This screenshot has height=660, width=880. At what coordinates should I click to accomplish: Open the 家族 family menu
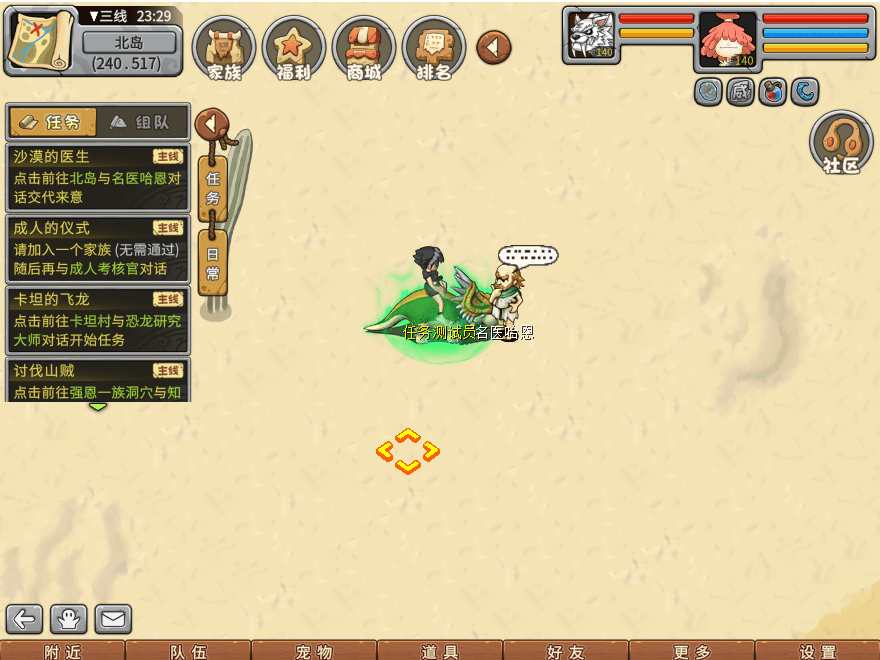[225, 49]
